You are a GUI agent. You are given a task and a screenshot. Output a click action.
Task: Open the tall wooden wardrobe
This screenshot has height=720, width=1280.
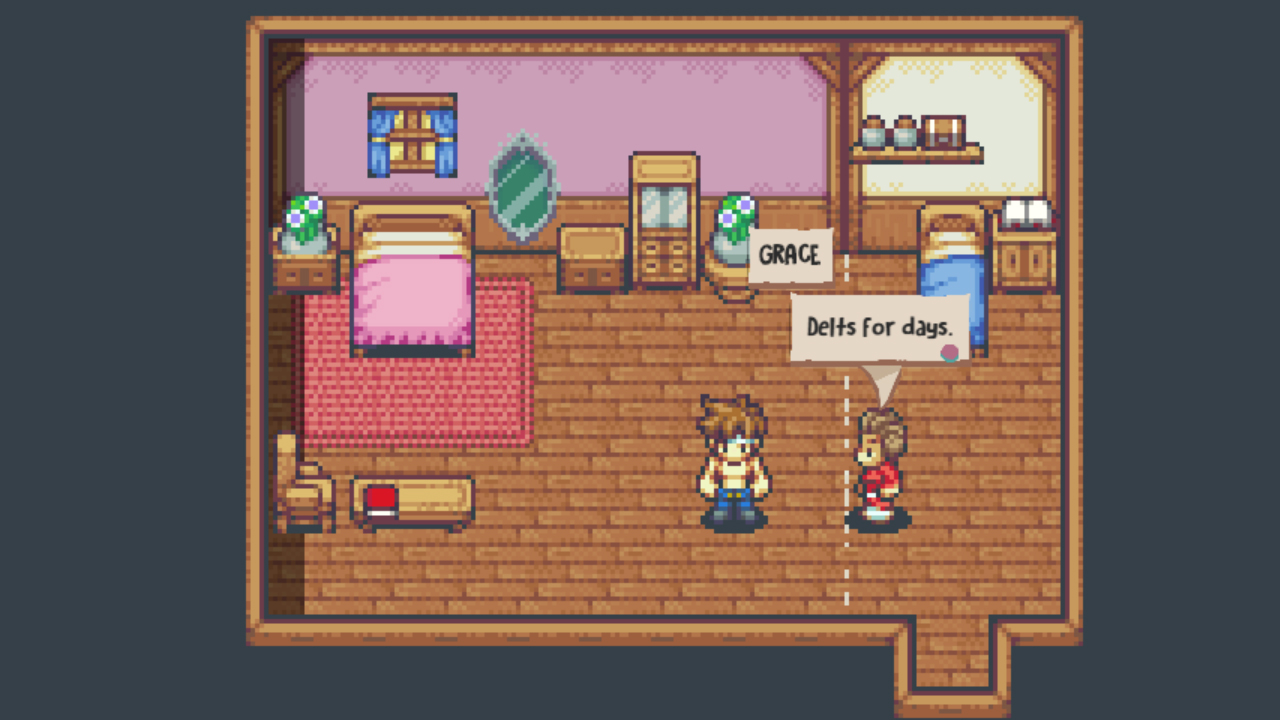(x=663, y=215)
